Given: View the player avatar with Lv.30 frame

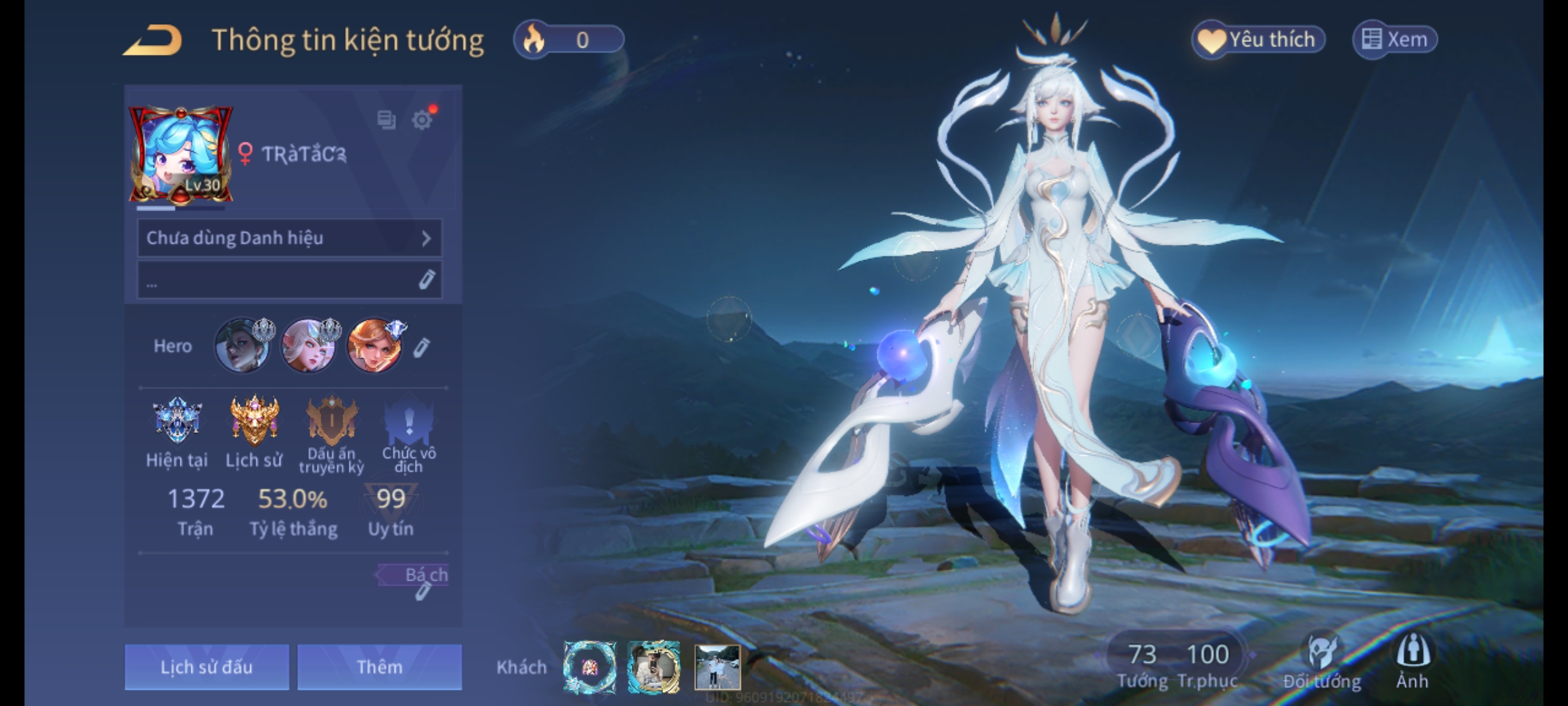Looking at the screenshot, I should (x=180, y=156).
